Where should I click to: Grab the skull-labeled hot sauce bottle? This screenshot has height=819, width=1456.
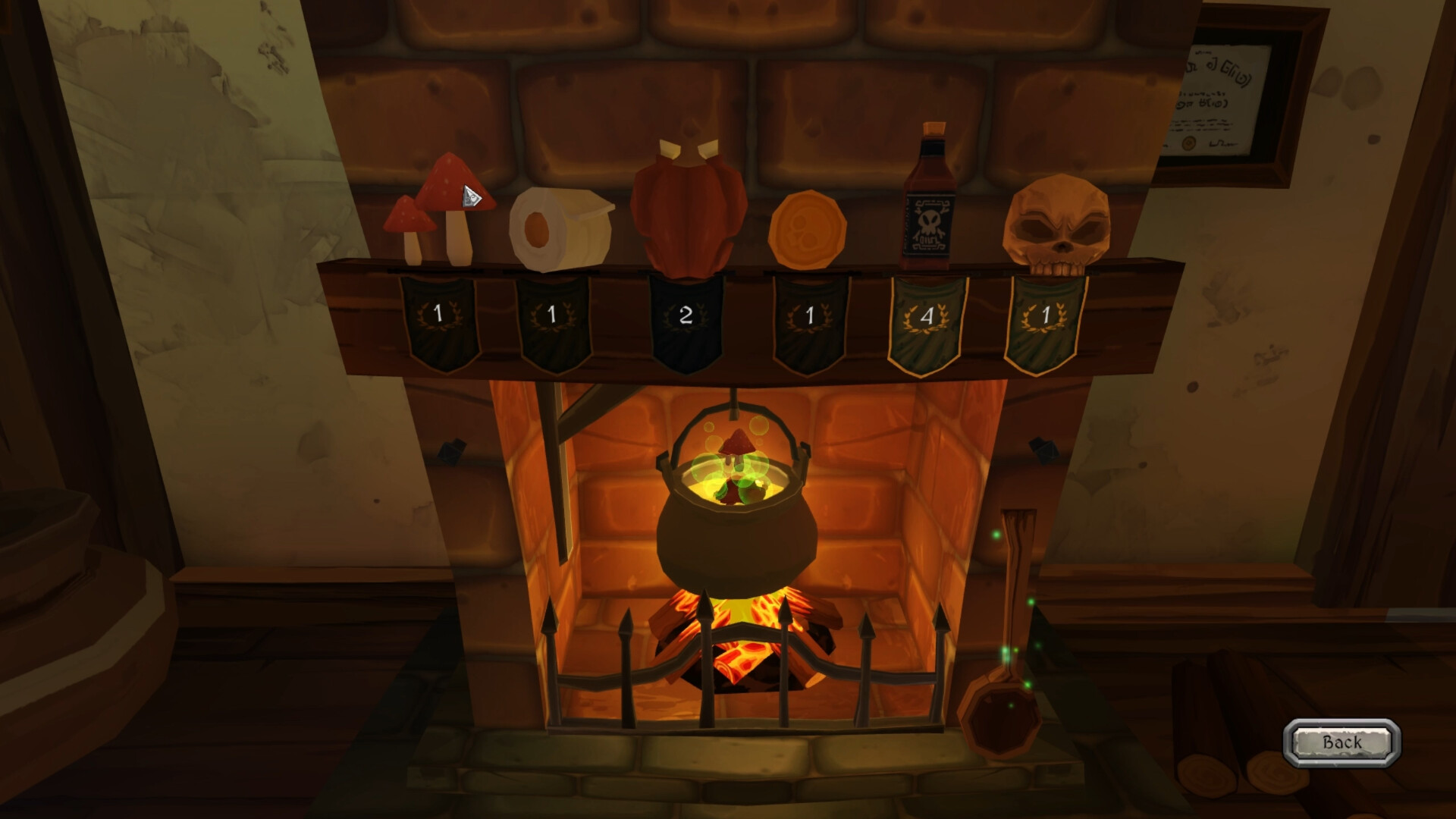click(x=928, y=205)
